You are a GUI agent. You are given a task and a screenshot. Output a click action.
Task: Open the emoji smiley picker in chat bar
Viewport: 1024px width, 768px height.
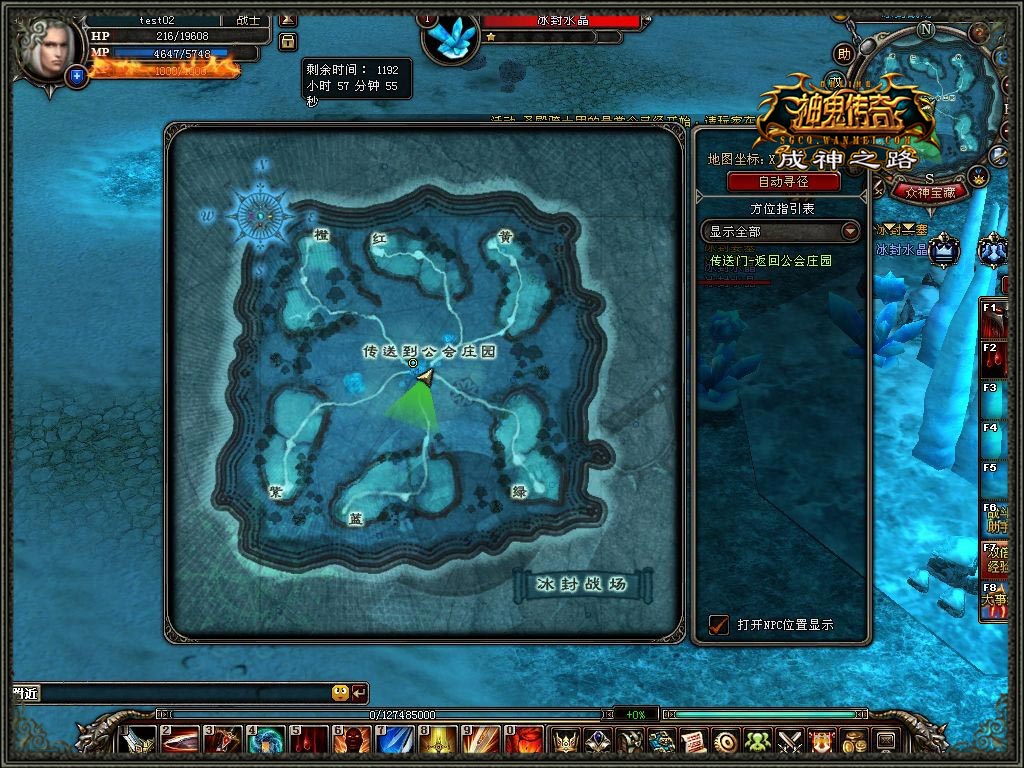tap(340, 693)
